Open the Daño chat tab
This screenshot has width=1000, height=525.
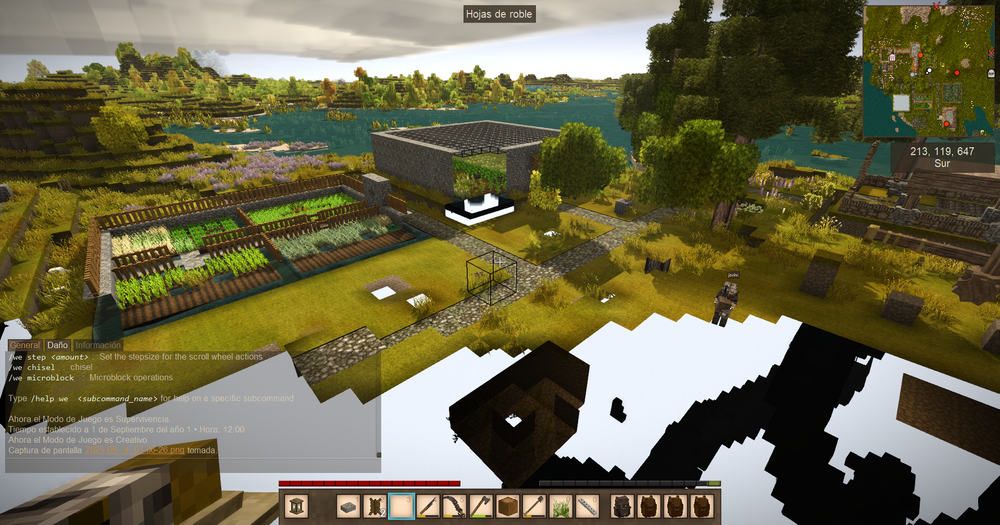pyautogui.click(x=58, y=345)
